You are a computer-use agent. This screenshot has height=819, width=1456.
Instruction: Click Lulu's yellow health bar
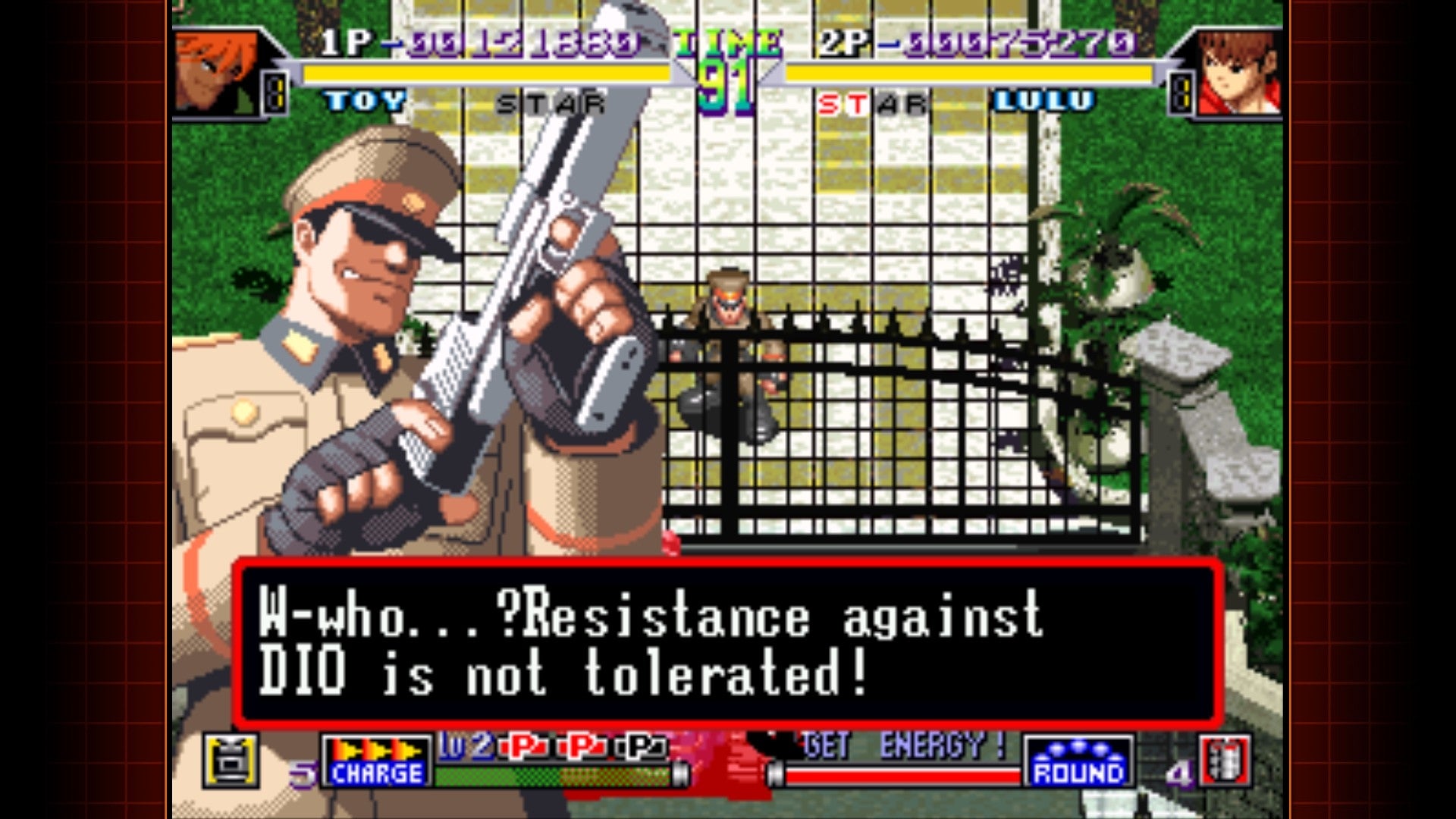[x=971, y=73]
